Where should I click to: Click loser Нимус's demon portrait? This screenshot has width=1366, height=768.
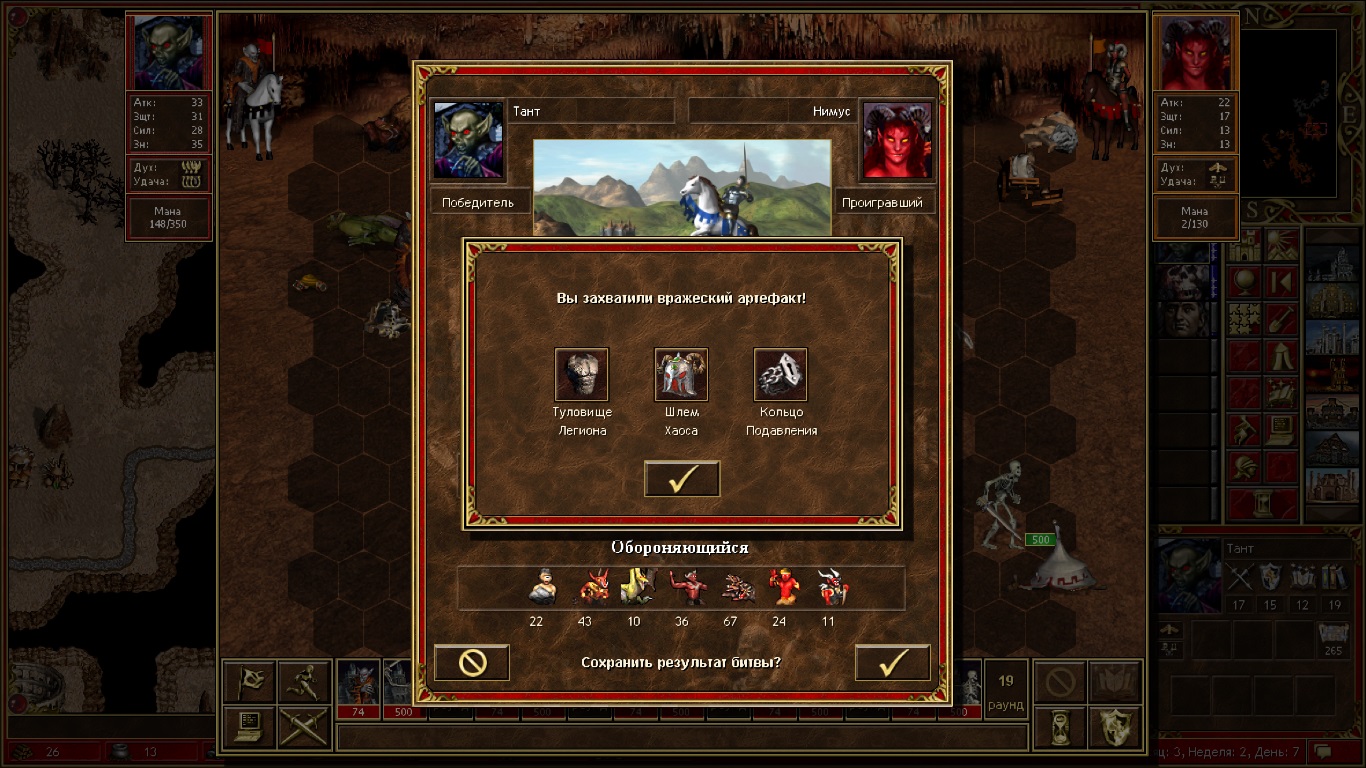point(896,139)
